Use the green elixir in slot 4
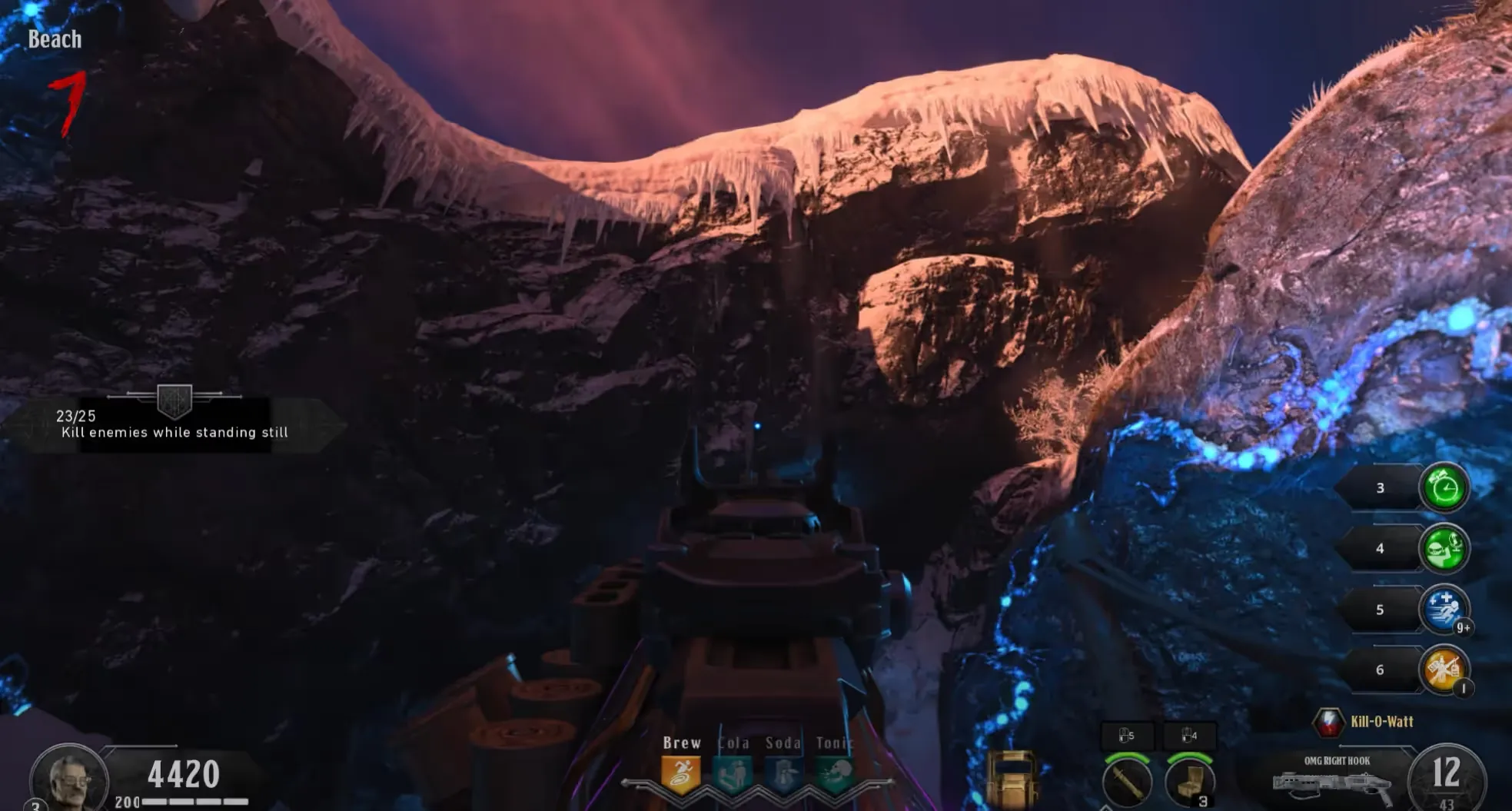This screenshot has width=1512, height=811. [1444, 548]
